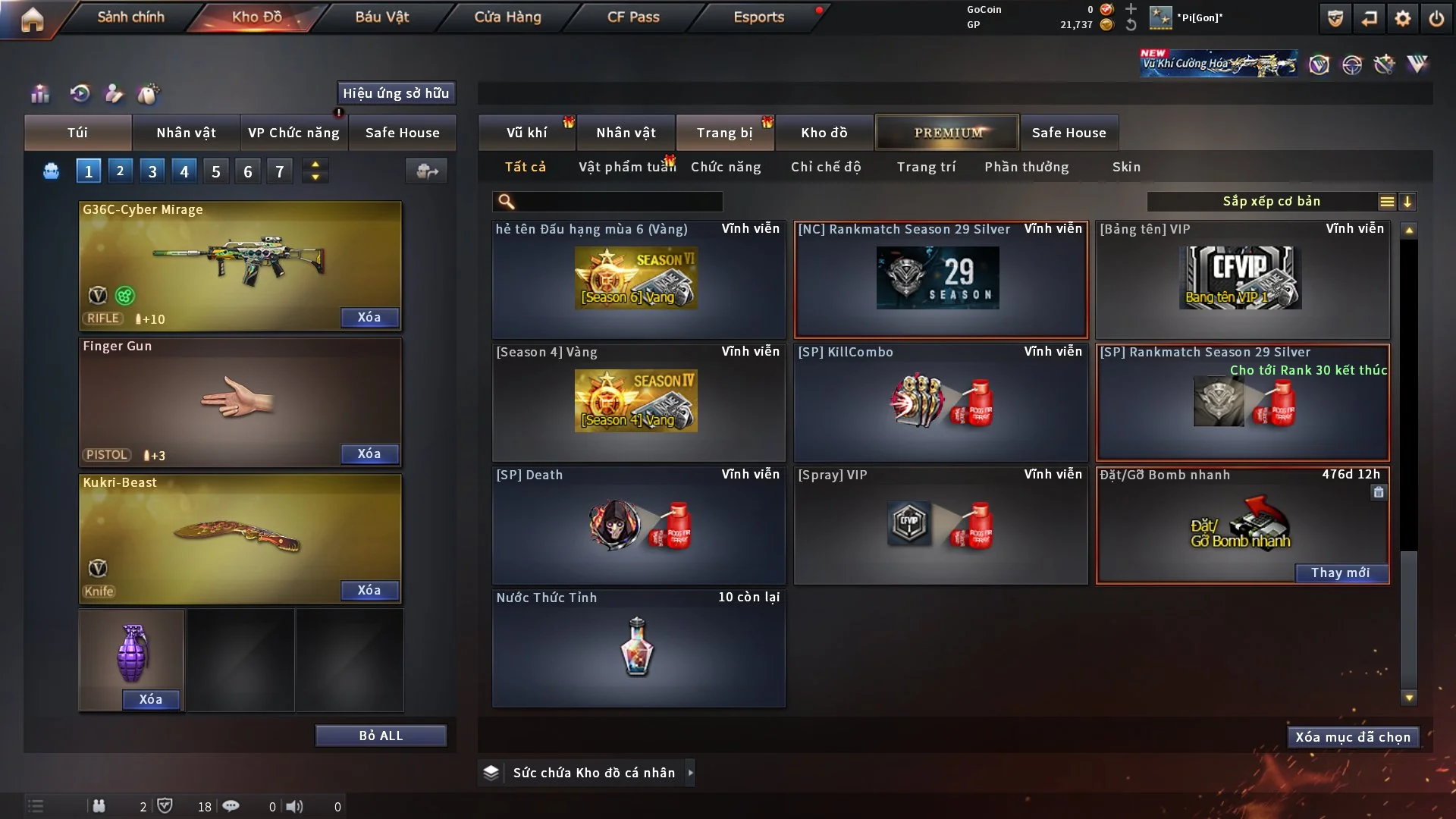Choose the Skin category filter
This screenshot has height=819, width=1456.
[1126, 167]
